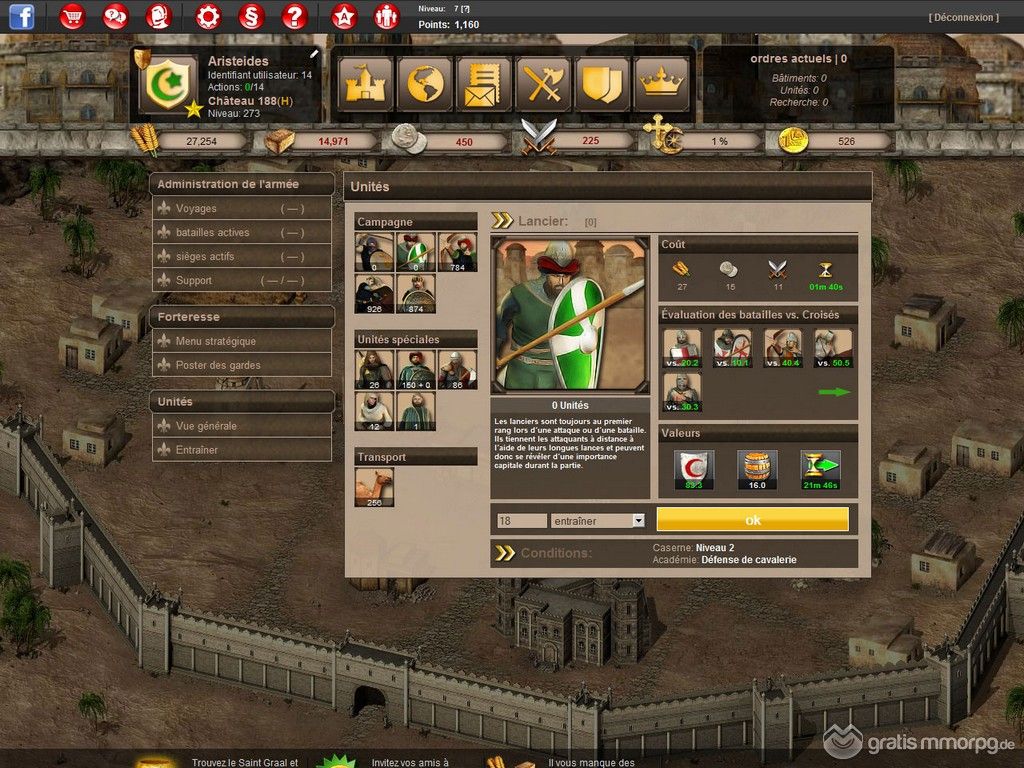Viewport: 1024px width, 768px height.
Task: Open the shopping cart shop icon
Action: pyautogui.click(x=72, y=16)
